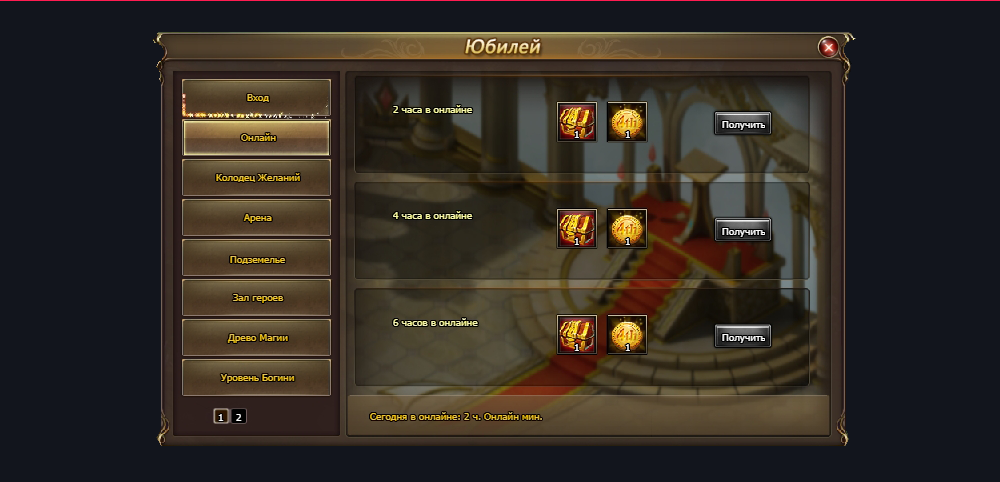Switch to Древо Магии tab

[x=257, y=338]
